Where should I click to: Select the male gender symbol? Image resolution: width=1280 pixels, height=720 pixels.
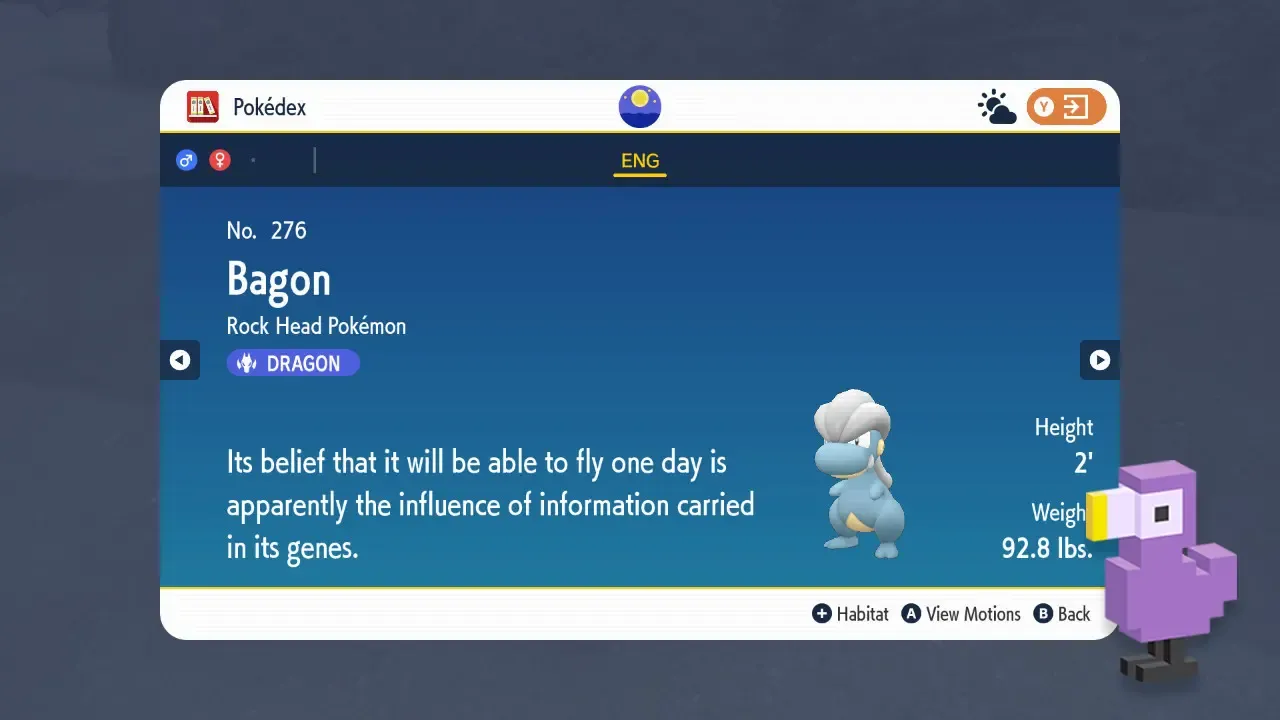187,159
